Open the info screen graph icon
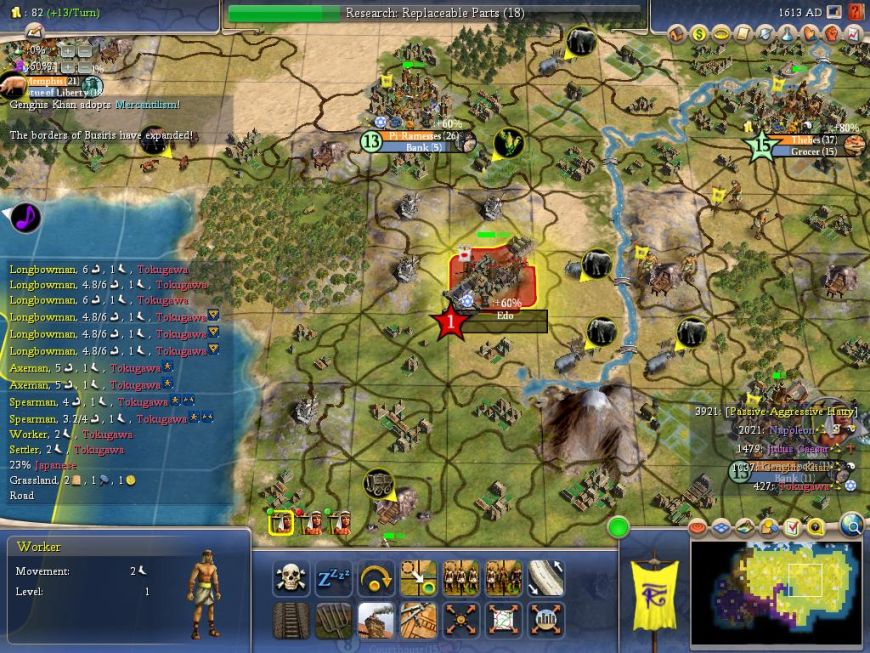Screen dimensions: 870x653 (853, 34)
